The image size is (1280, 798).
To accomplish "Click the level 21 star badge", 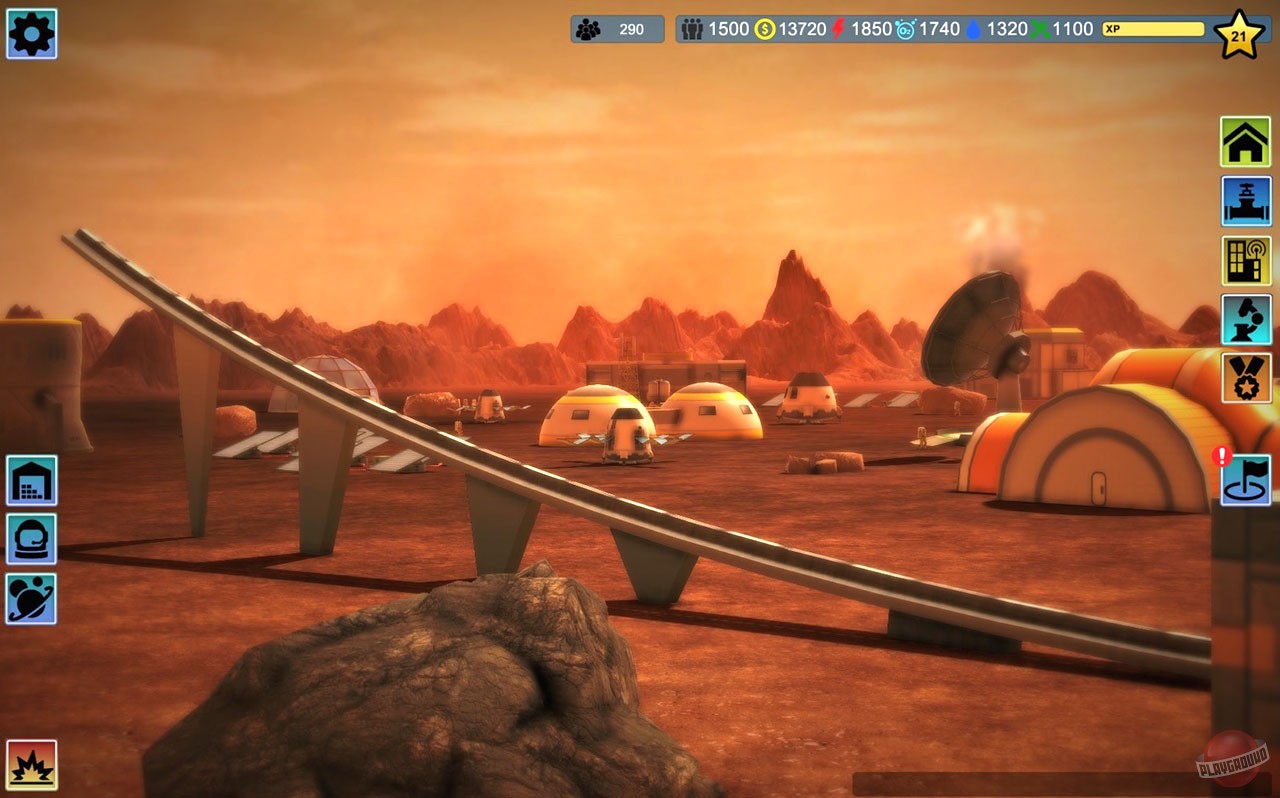I will [1240, 34].
